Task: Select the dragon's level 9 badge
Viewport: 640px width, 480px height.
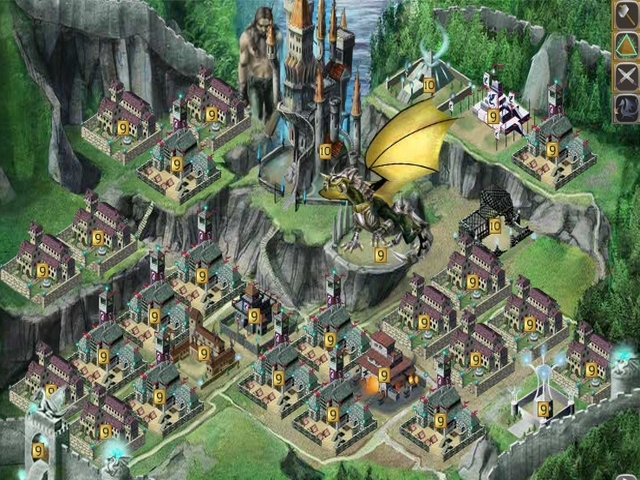Action: [381, 255]
